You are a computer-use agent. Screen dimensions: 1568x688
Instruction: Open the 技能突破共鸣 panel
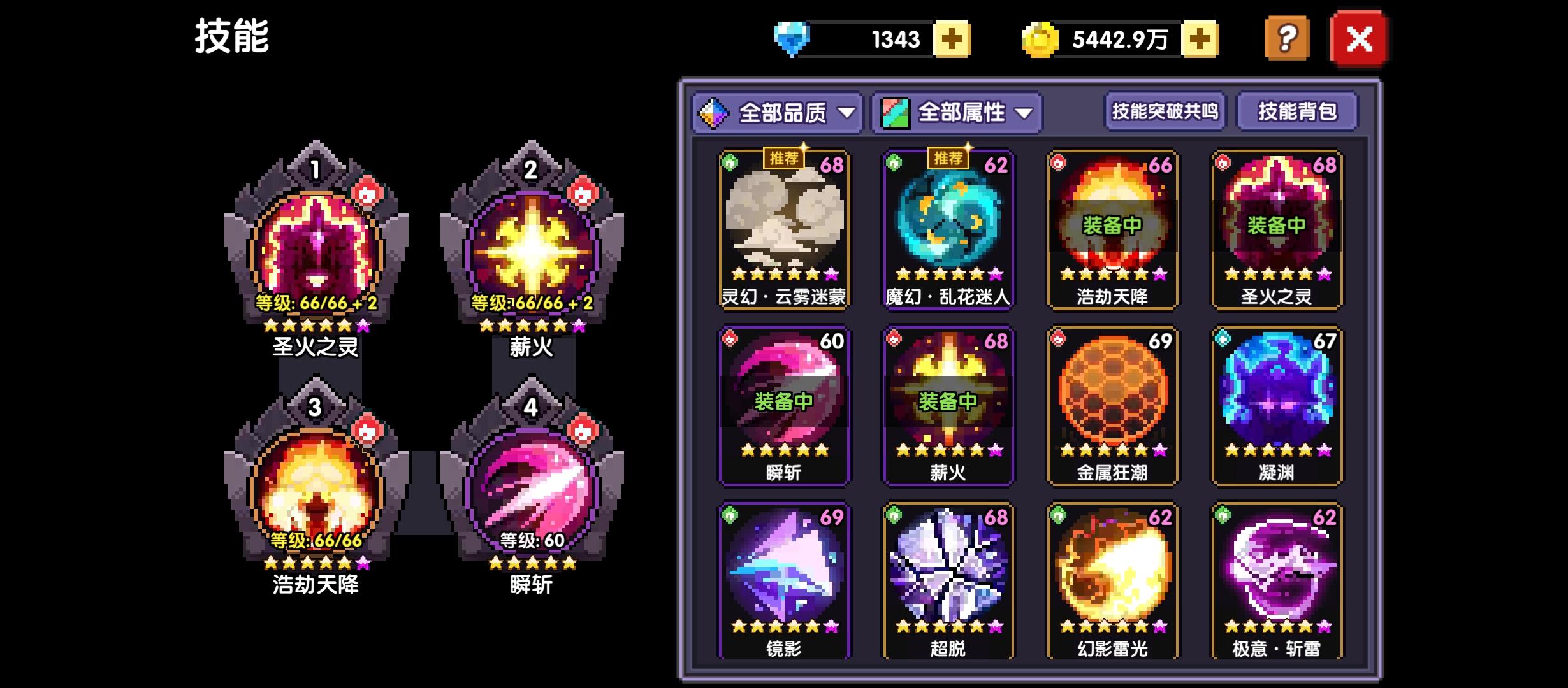[1165, 112]
